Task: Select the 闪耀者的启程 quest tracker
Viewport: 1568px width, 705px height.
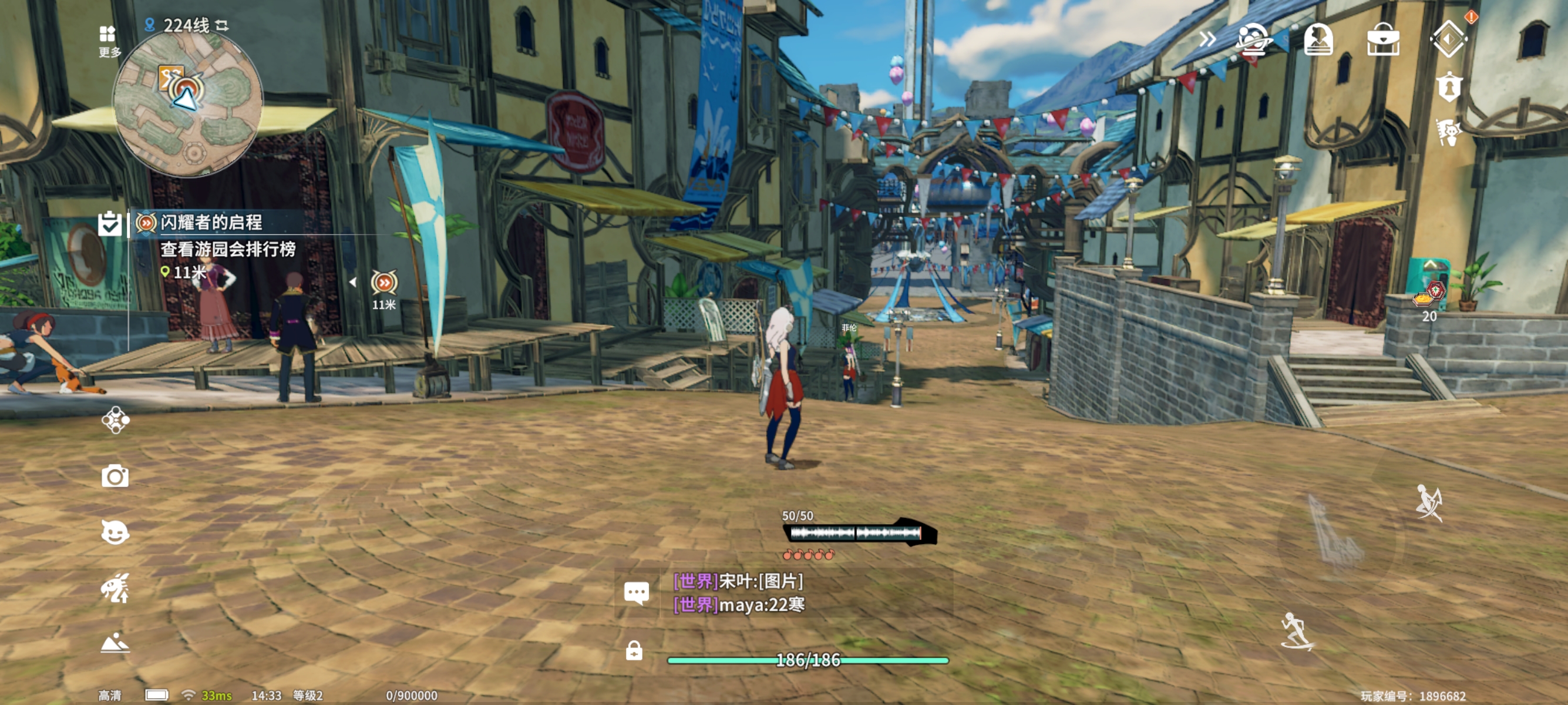Action: click(x=211, y=223)
